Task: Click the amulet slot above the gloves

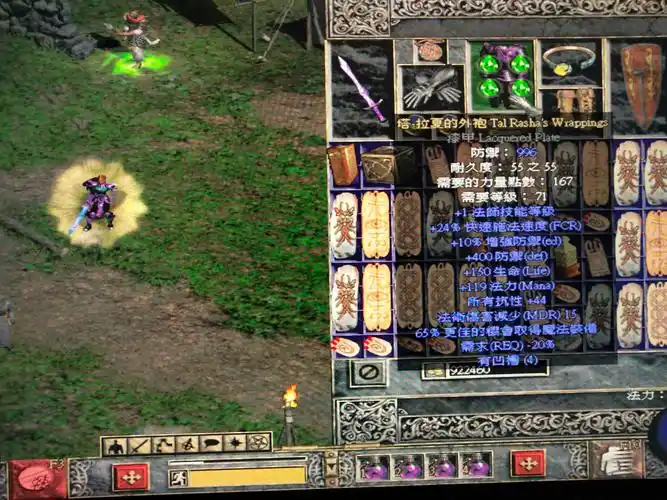Action: [430, 50]
